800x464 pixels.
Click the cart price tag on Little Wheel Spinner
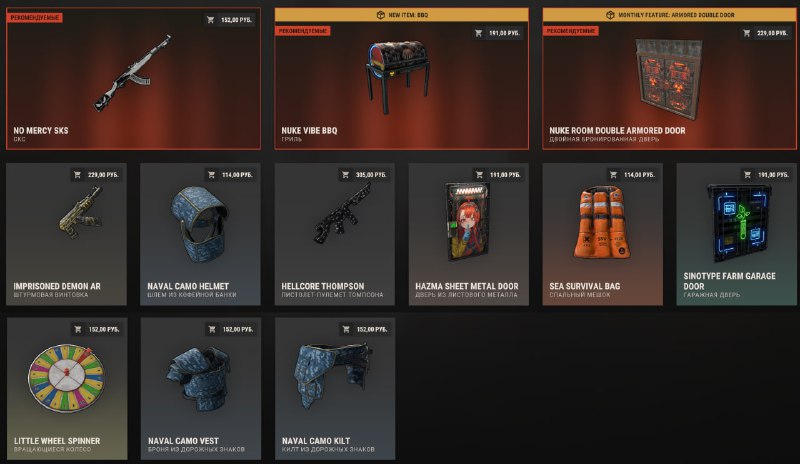point(96,329)
